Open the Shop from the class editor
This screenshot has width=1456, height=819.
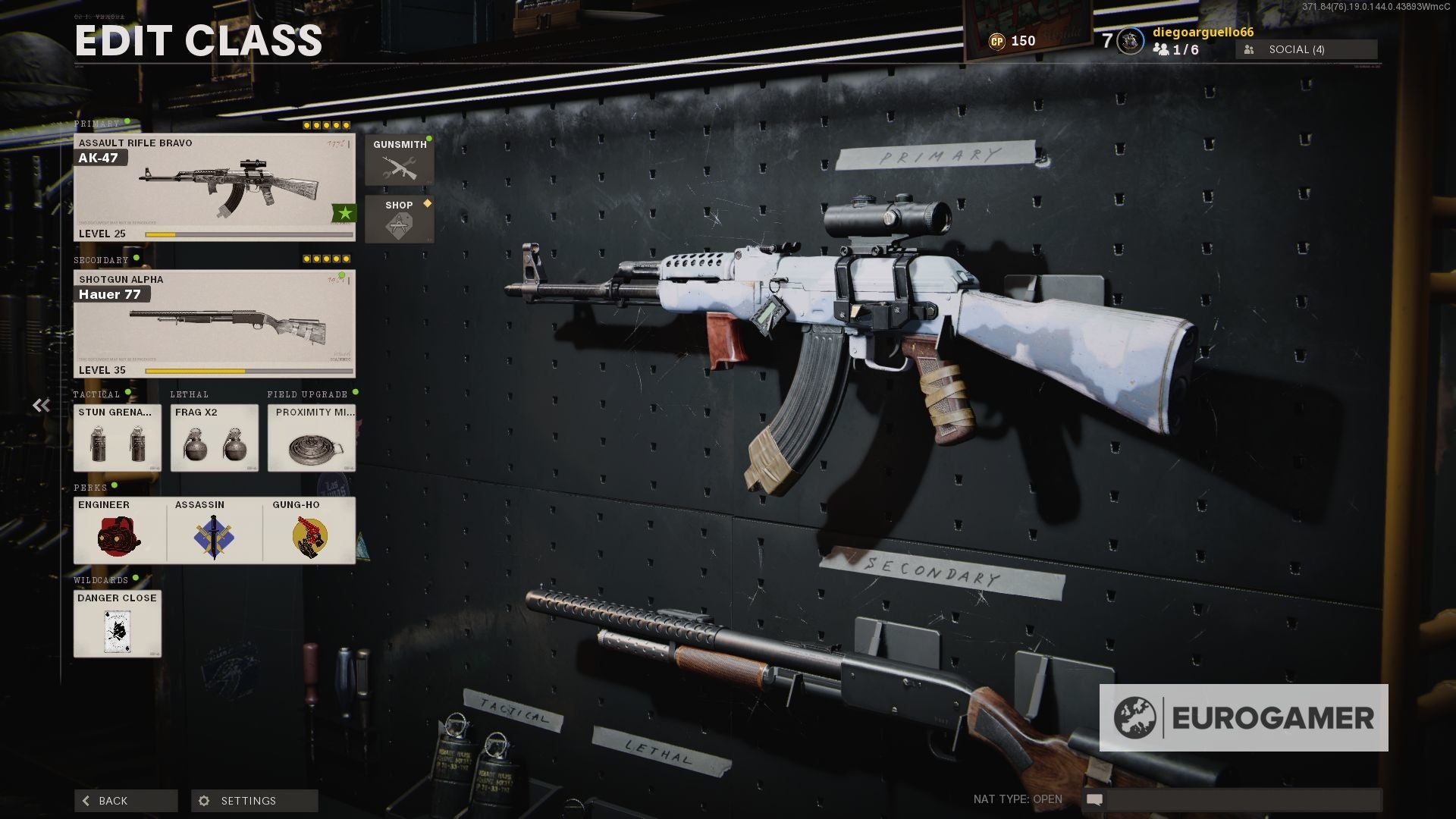tap(399, 218)
